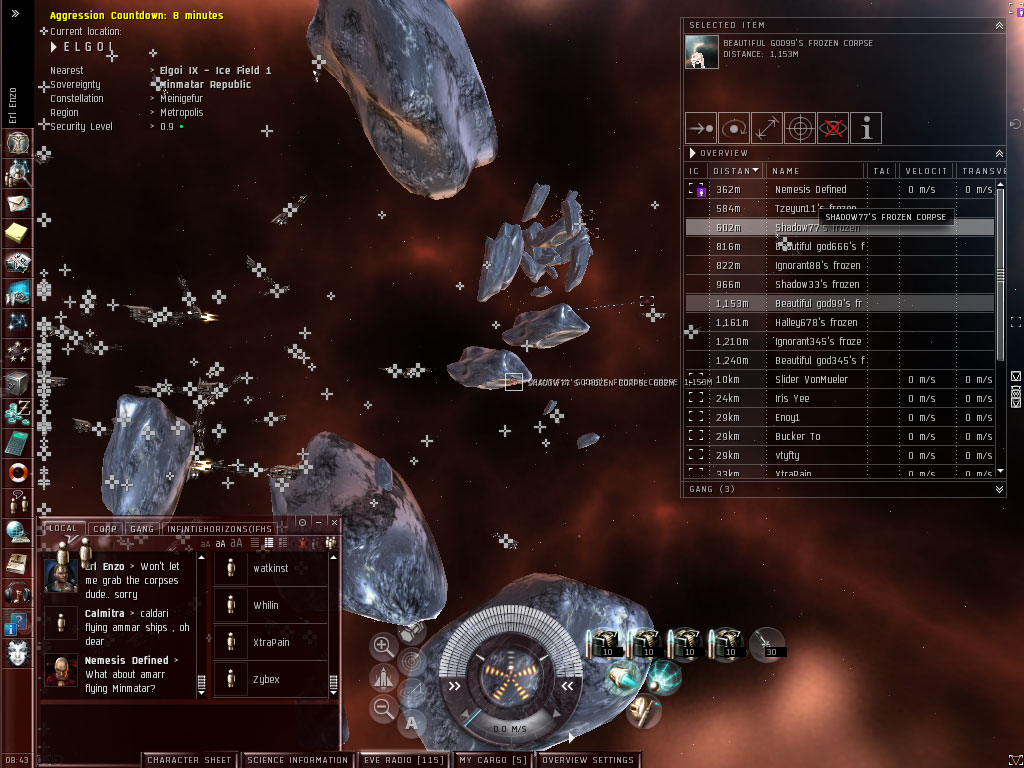The height and width of the screenshot is (768, 1024).
Task: Select Slider VonMueler overview row
Action: pyautogui.click(x=810, y=380)
